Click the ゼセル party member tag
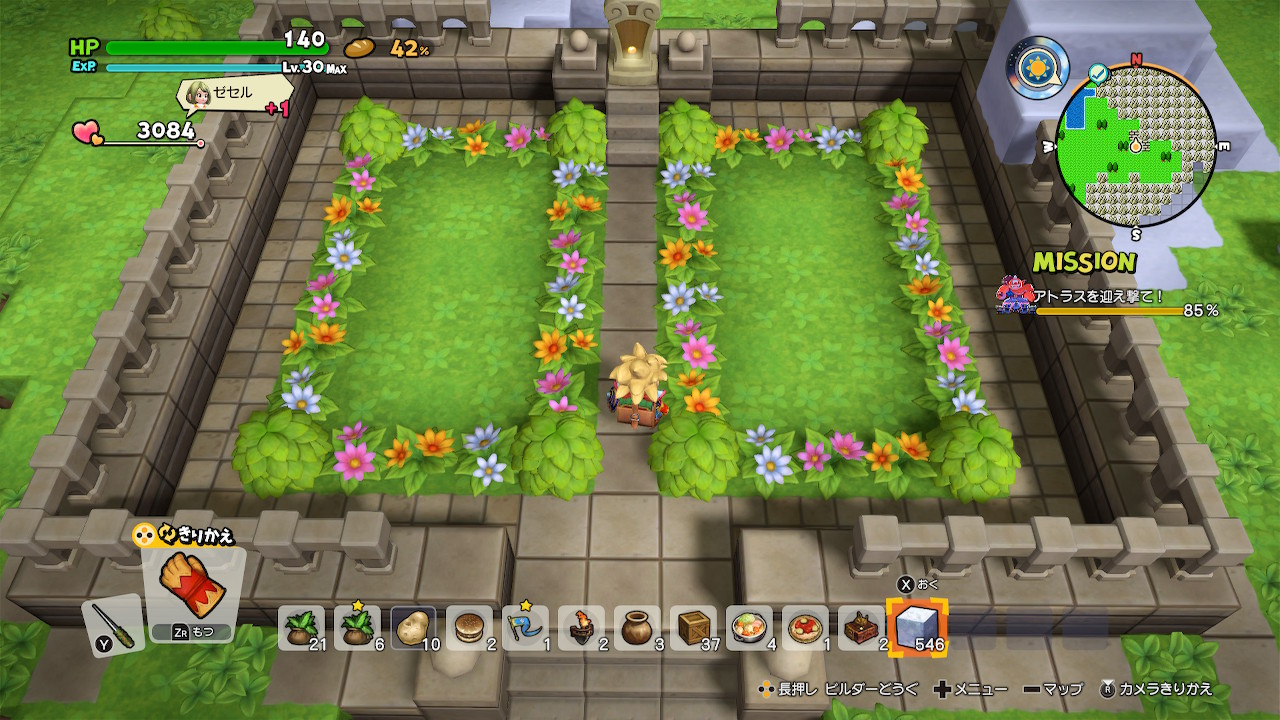The width and height of the screenshot is (1280, 720). tap(232, 94)
